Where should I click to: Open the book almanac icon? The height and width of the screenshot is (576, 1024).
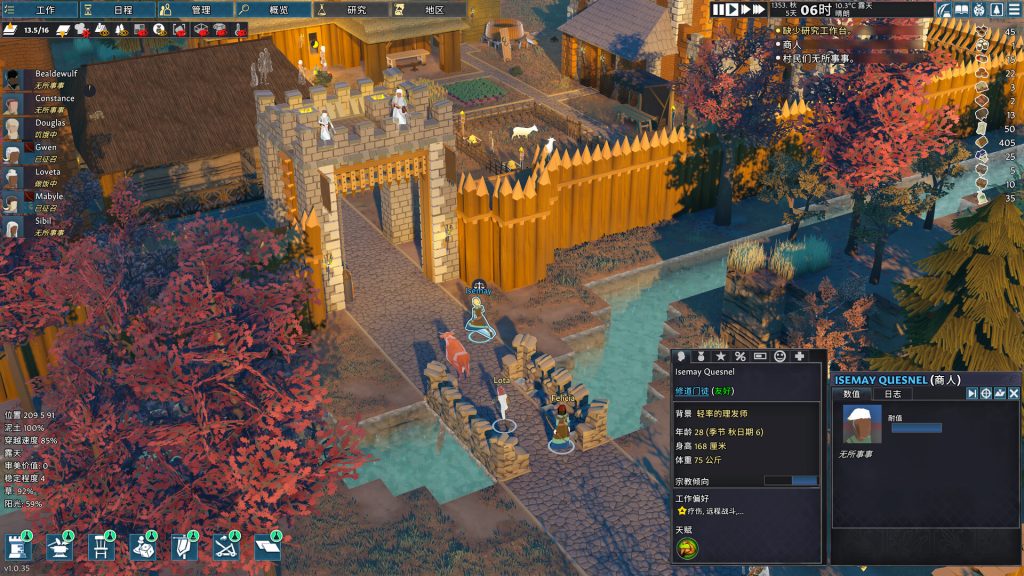coord(963,10)
